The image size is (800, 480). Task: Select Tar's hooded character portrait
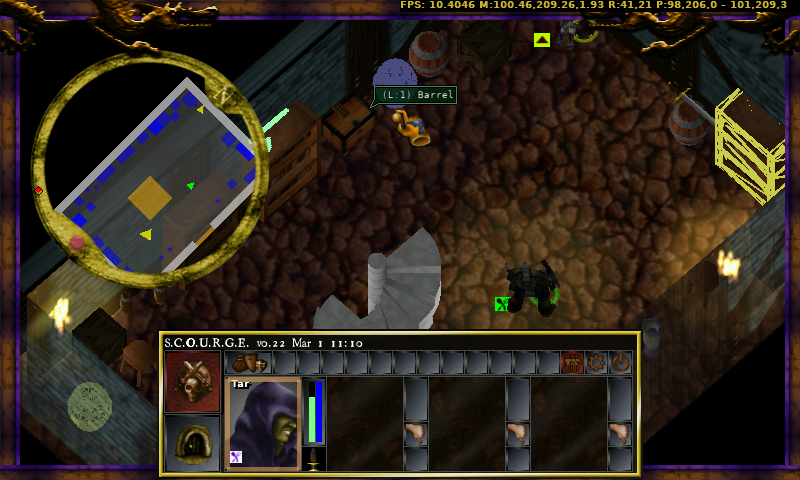(x=264, y=423)
